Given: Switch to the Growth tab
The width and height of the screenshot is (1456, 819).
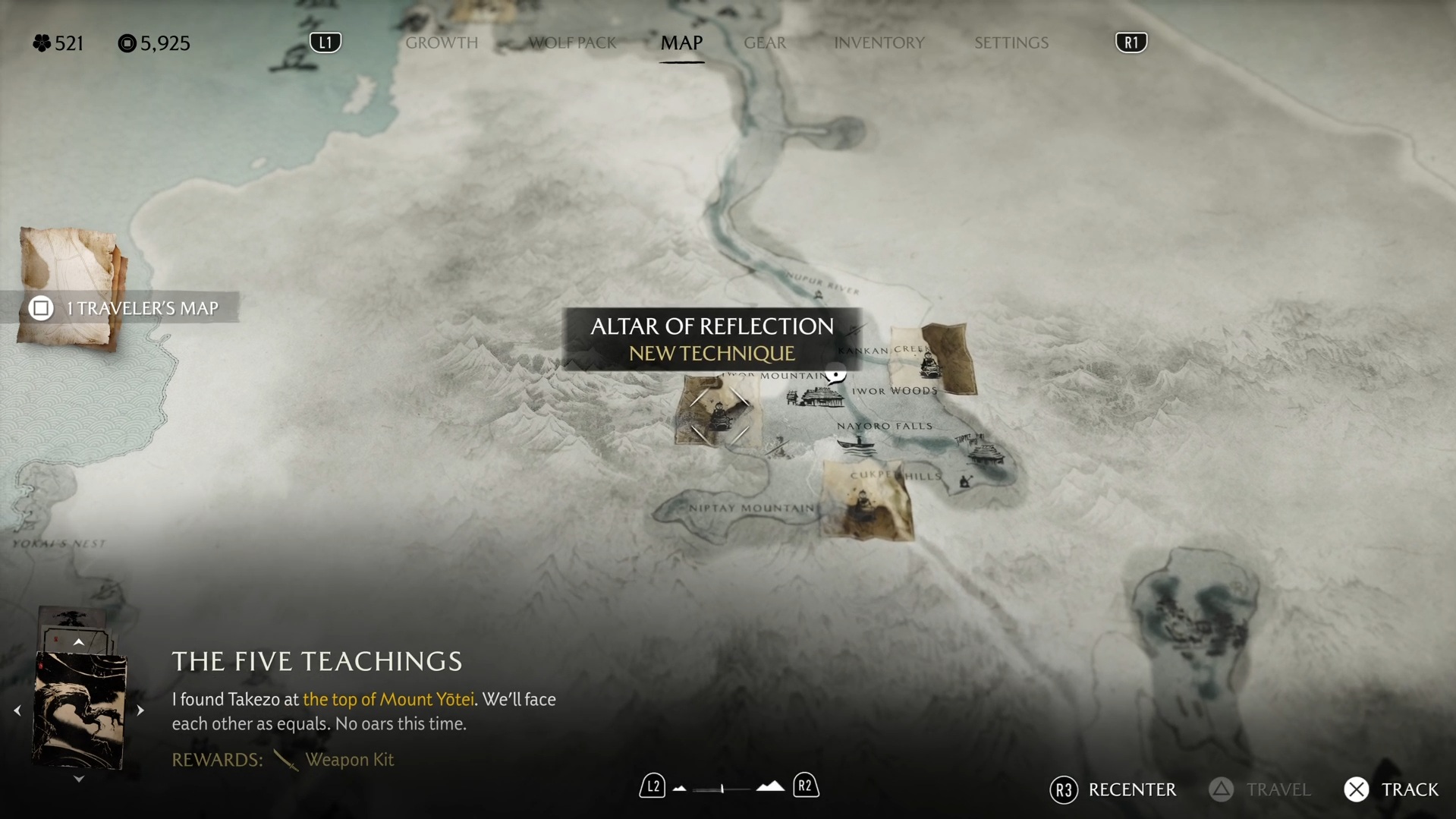Looking at the screenshot, I should (442, 43).
